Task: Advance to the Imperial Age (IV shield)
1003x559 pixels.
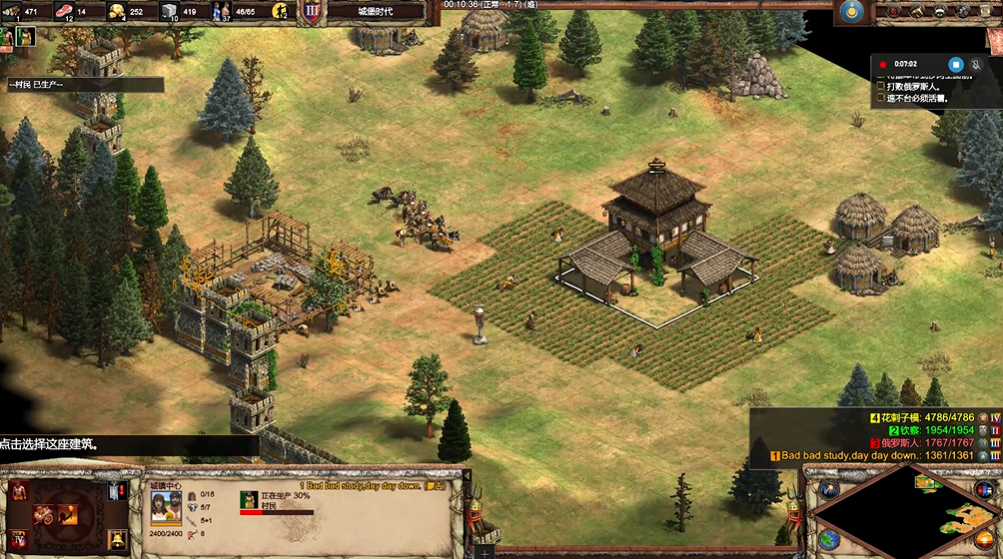Action: (19, 540)
